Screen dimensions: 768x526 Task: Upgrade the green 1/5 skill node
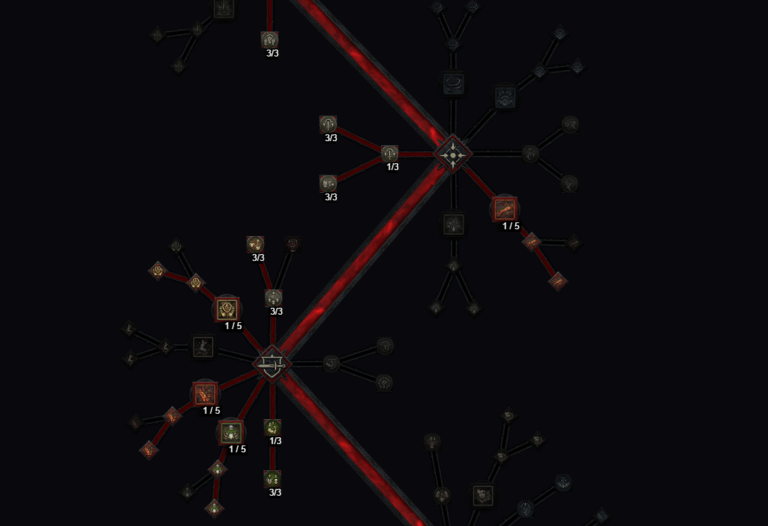pos(231,432)
